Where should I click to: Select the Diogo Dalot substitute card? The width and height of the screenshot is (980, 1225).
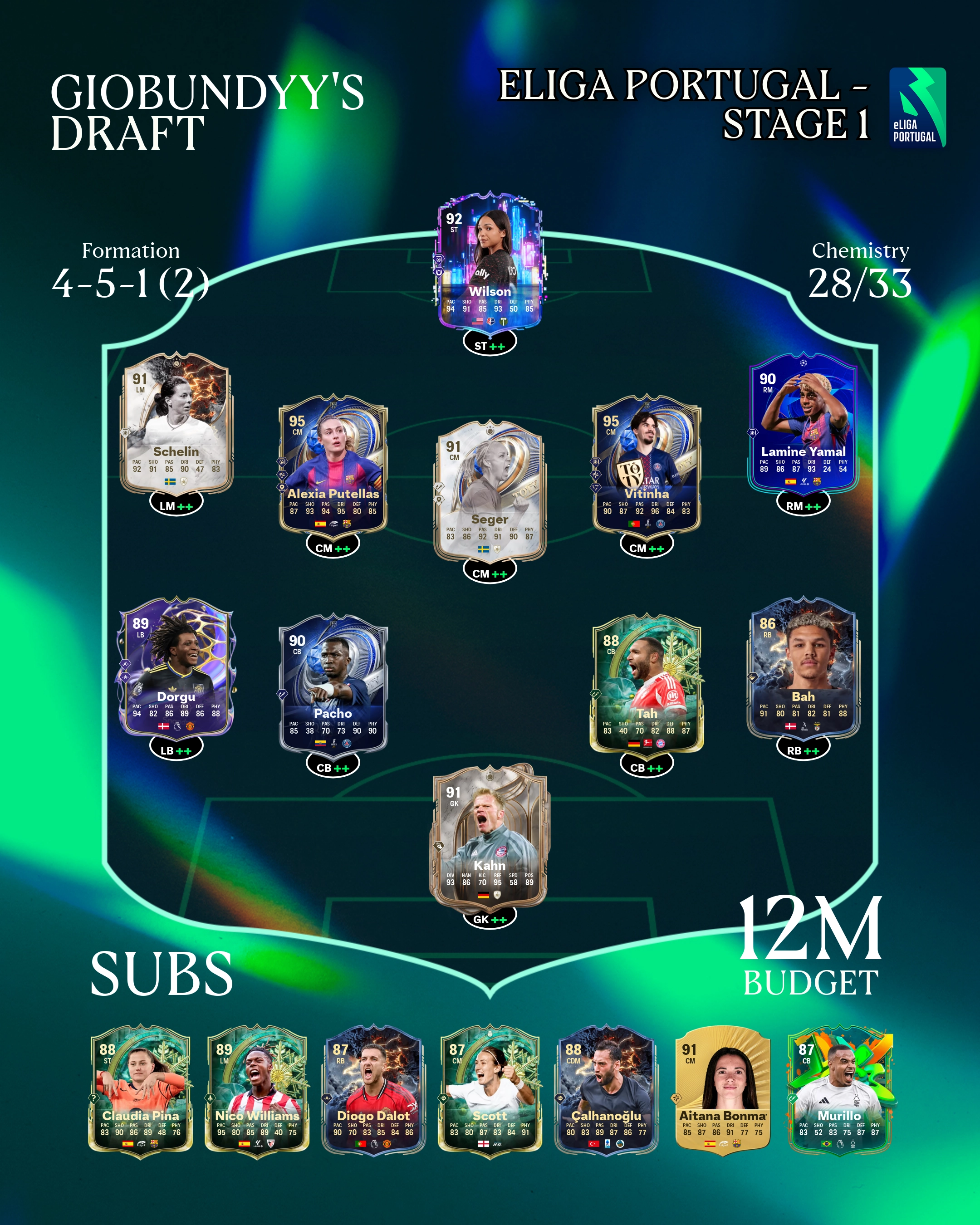[373, 1090]
